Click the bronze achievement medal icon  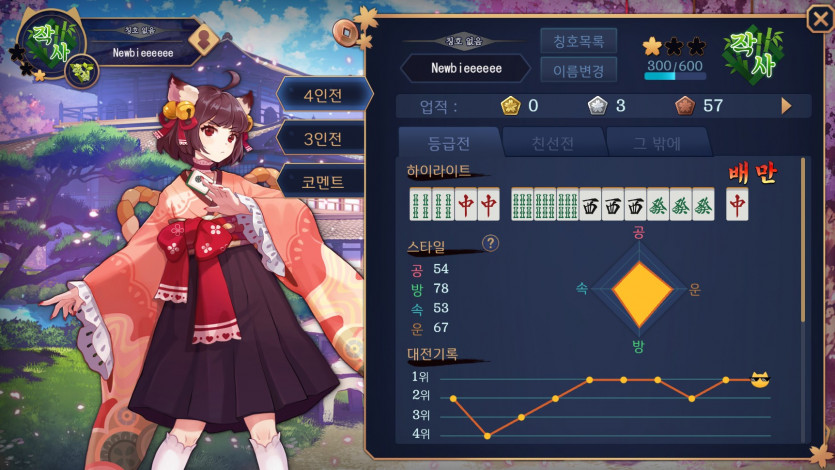tap(684, 105)
